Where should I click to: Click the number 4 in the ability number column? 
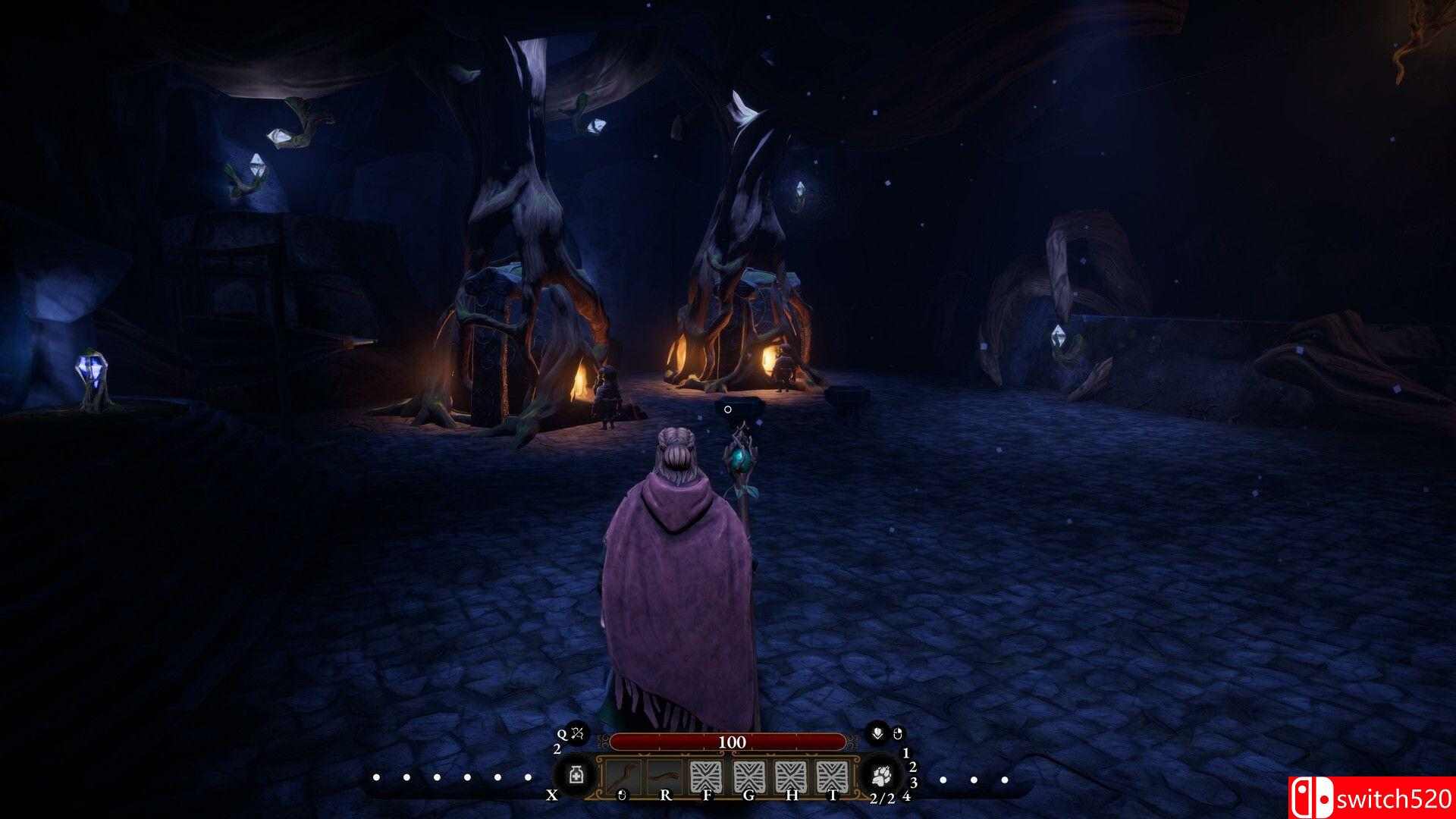(908, 795)
